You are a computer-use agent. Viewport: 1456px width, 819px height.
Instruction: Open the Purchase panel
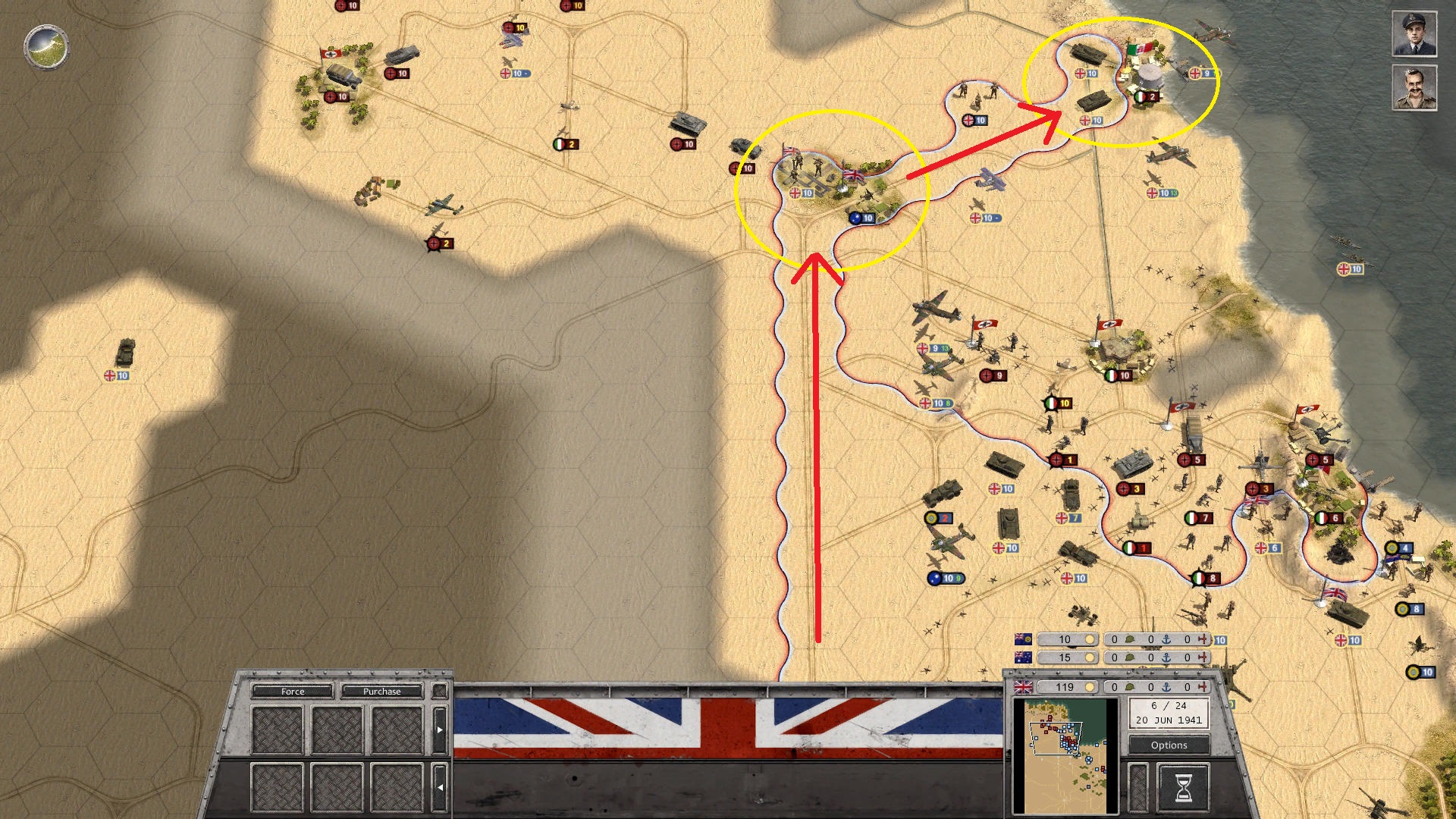381,692
